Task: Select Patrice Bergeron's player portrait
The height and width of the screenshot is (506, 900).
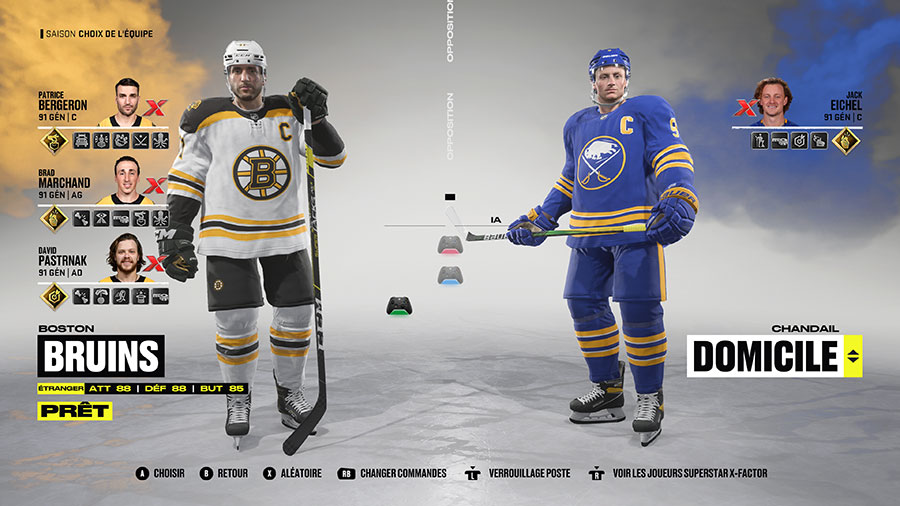Action: pyautogui.click(x=126, y=103)
